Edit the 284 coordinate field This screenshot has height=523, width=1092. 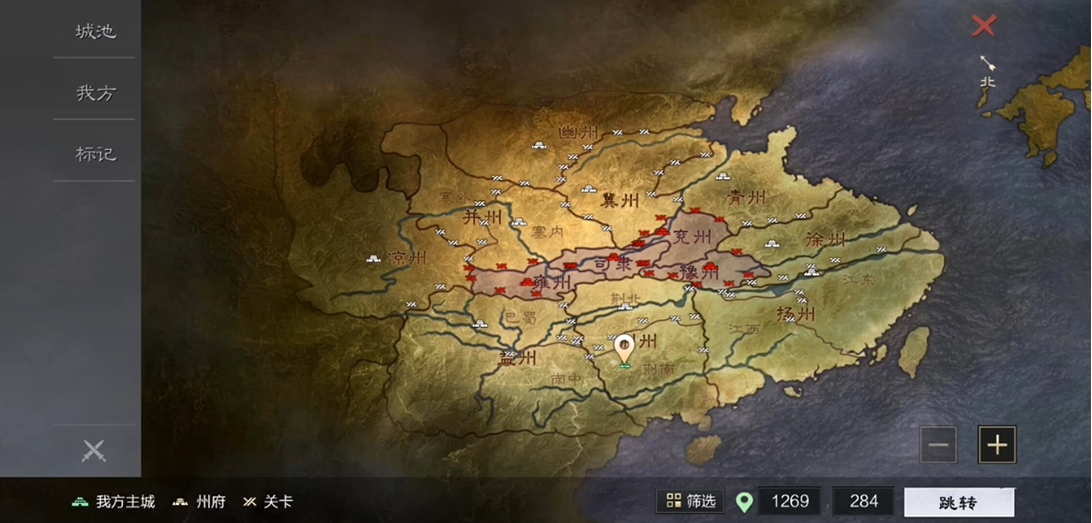tap(863, 502)
